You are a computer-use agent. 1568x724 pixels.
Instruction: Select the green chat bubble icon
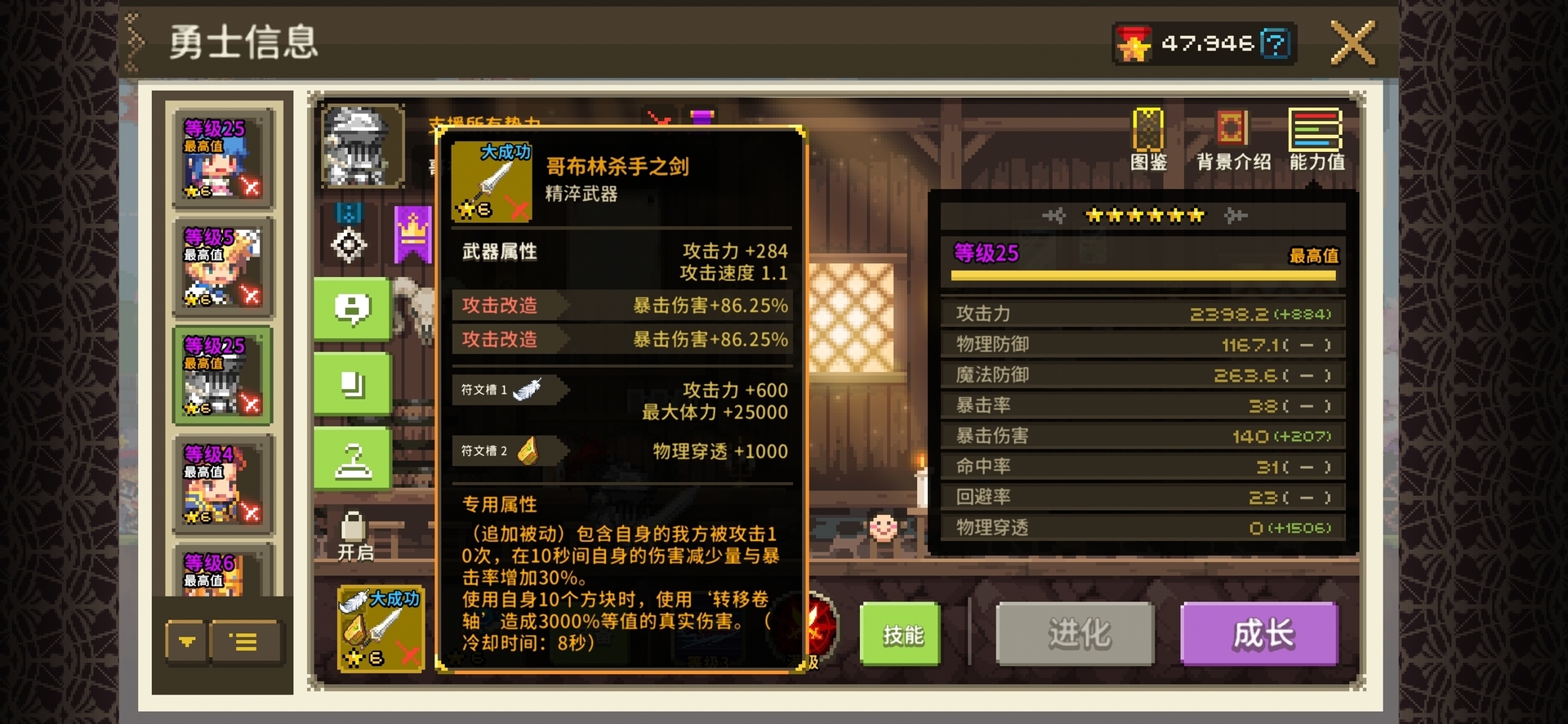point(353,311)
